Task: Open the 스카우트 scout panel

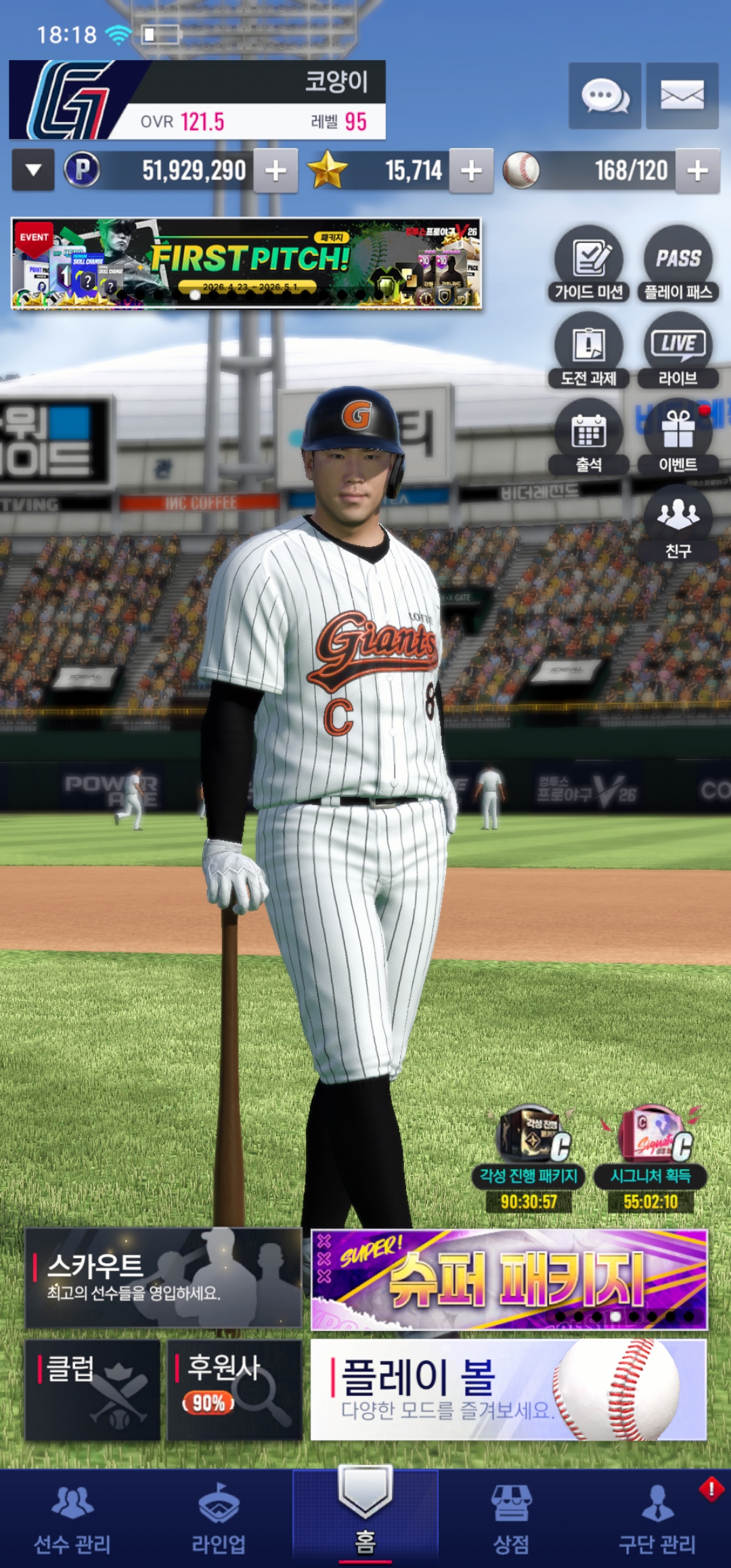Action: click(x=163, y=1278)
